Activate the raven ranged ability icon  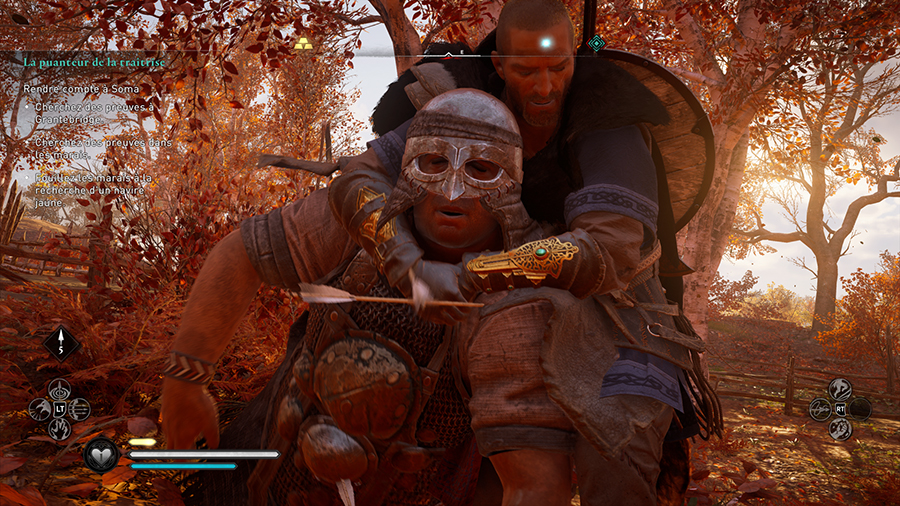[40, 409]
